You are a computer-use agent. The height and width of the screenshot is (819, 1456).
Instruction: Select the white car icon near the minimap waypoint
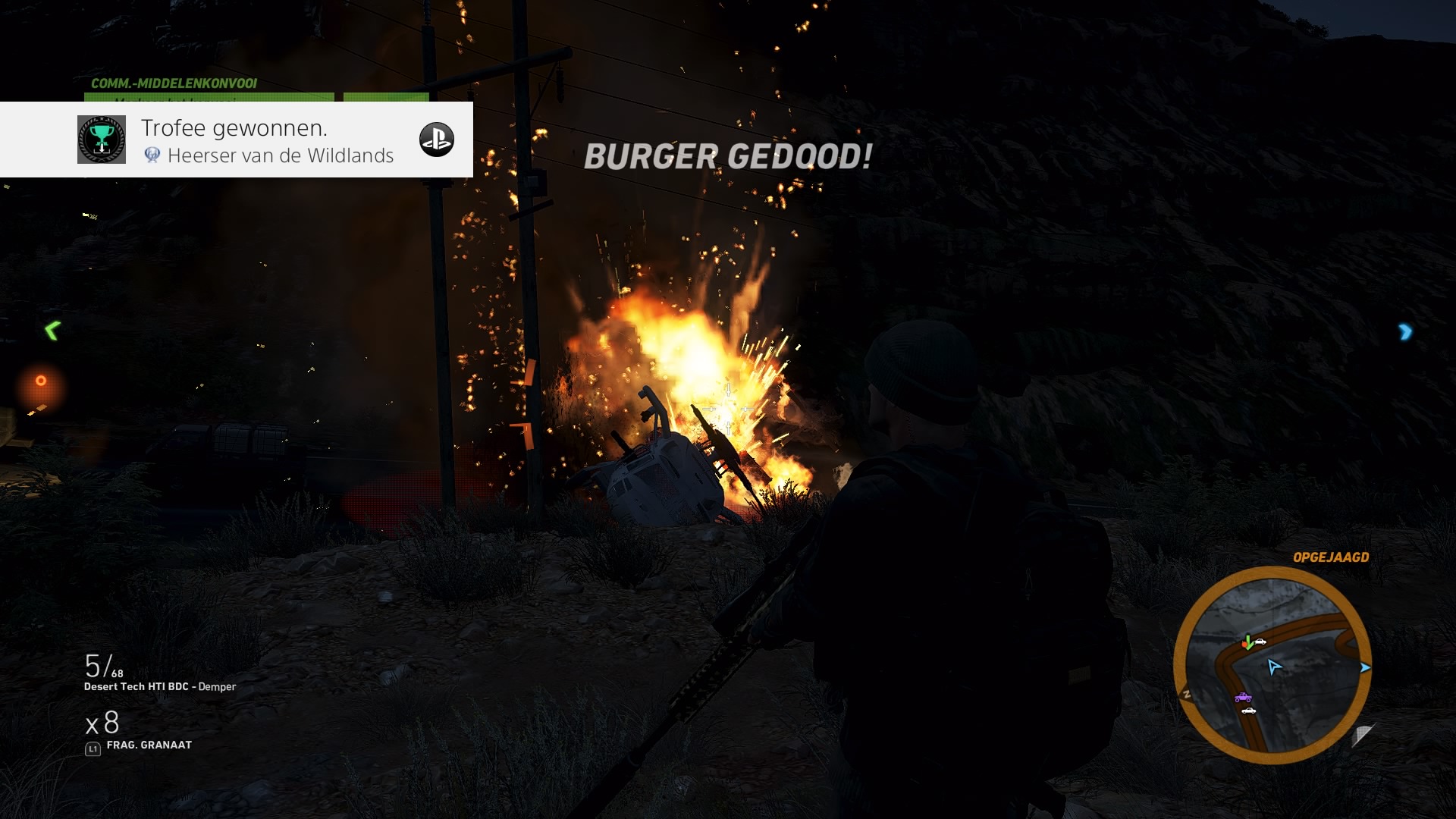(1260, 642)
